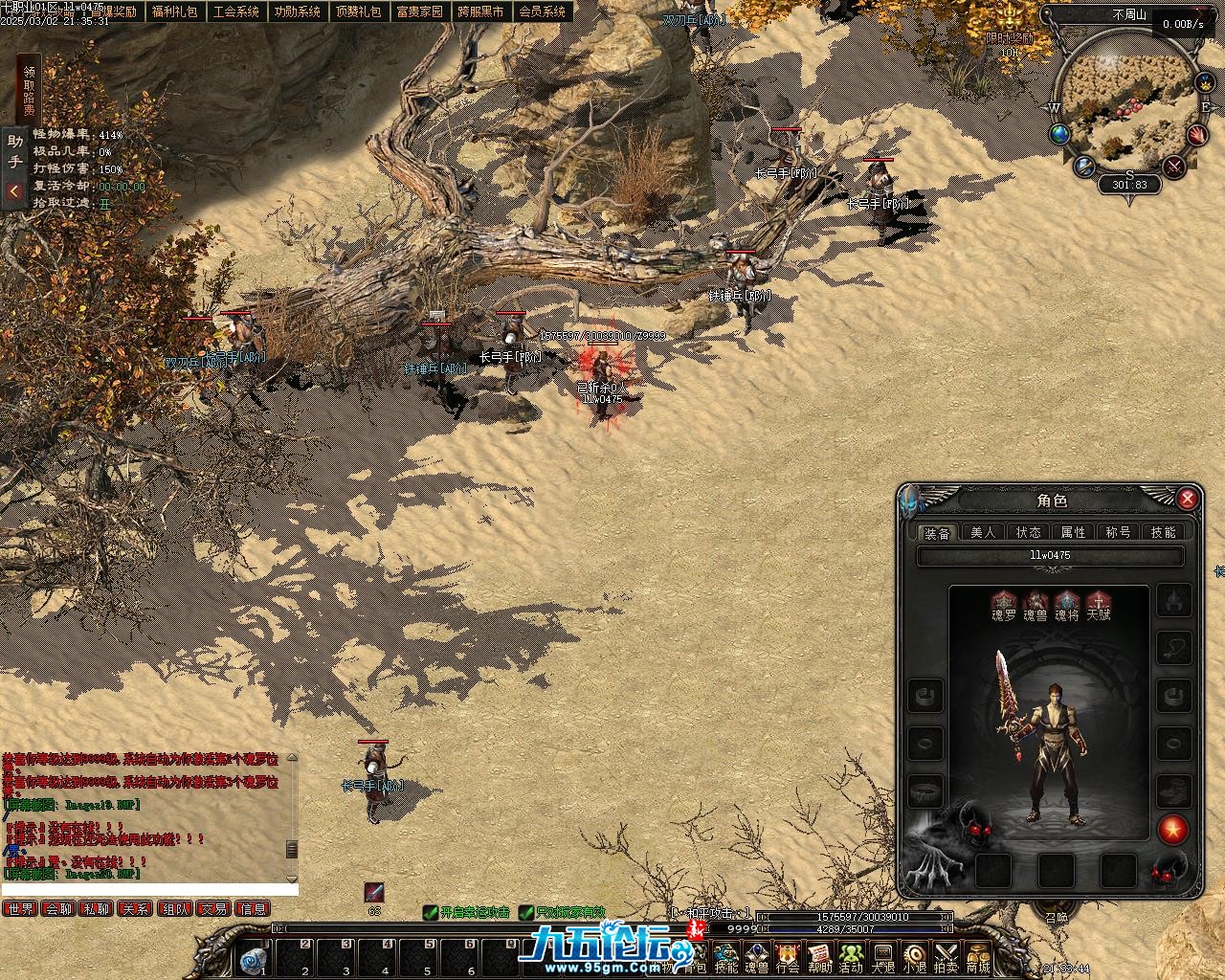Use the item in hotbar slot 1
Viewport: 1225px width, 980px height.
[255, 958]
